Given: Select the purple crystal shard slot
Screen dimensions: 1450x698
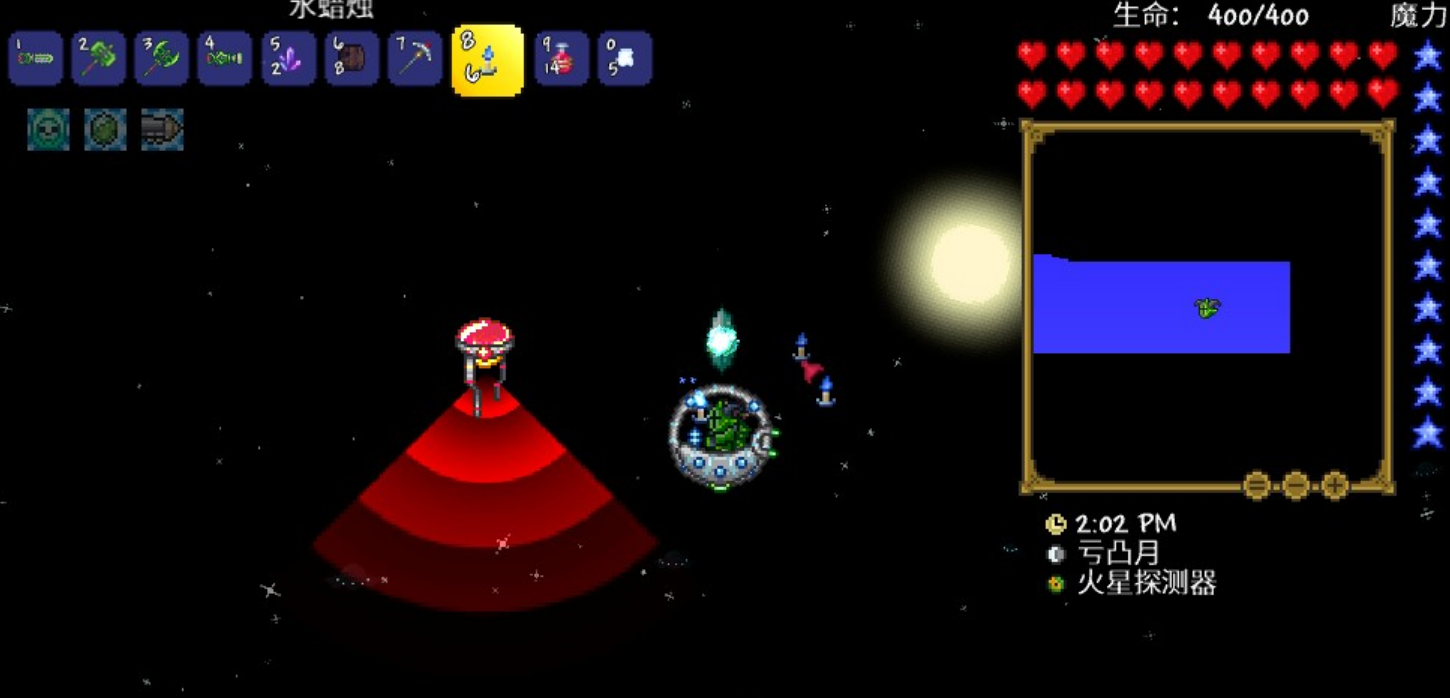Looking at the screenshot, I should pos(288,59).
